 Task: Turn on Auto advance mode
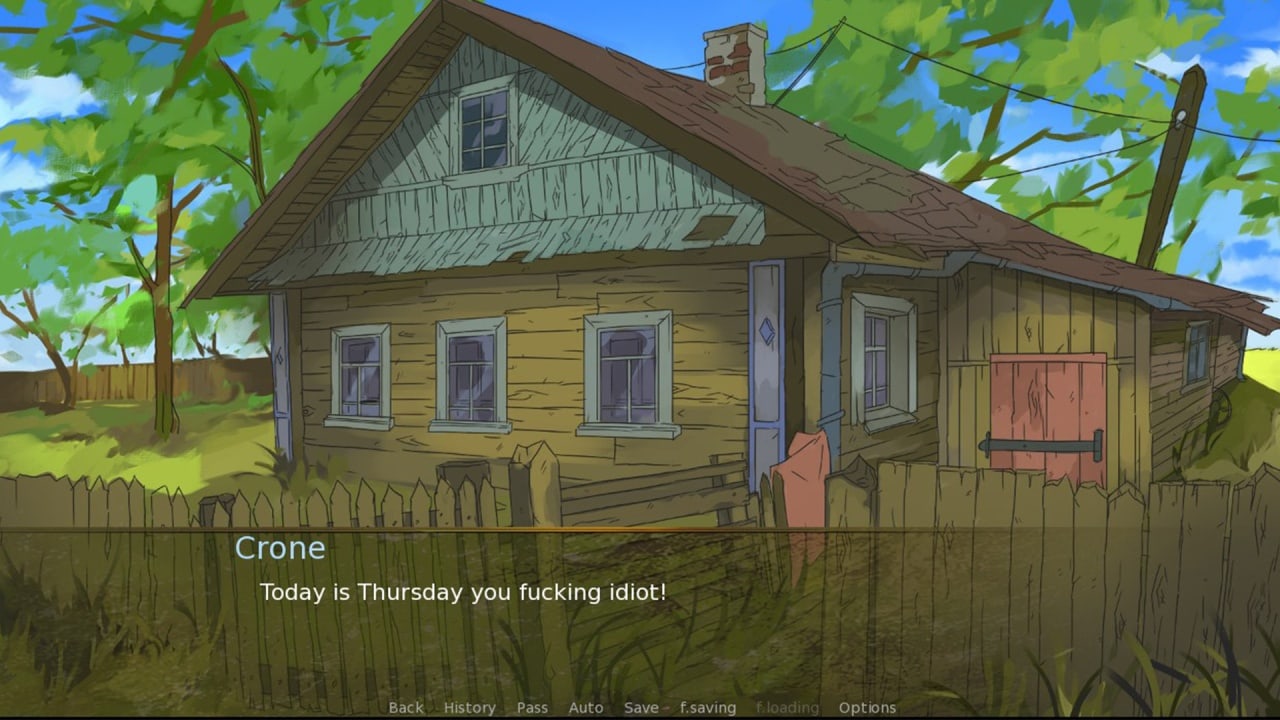[x=586, y=708]
